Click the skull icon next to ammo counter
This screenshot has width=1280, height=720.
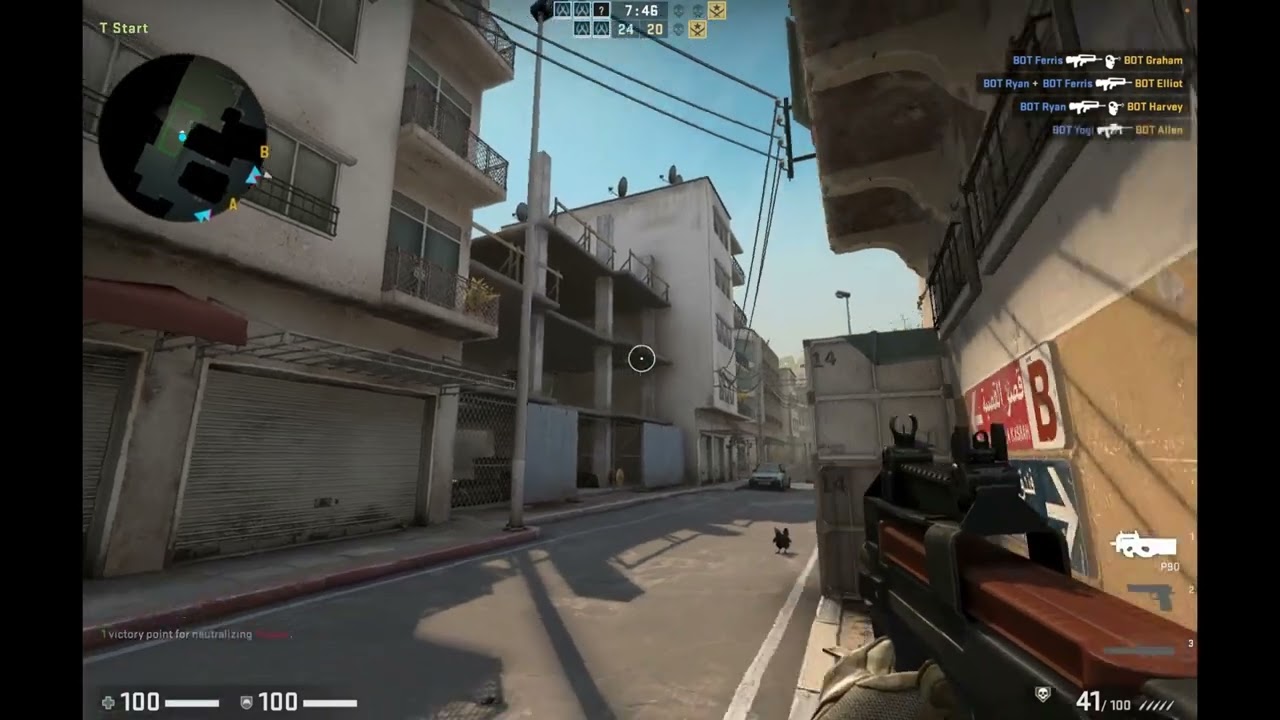pos(1042,693)
